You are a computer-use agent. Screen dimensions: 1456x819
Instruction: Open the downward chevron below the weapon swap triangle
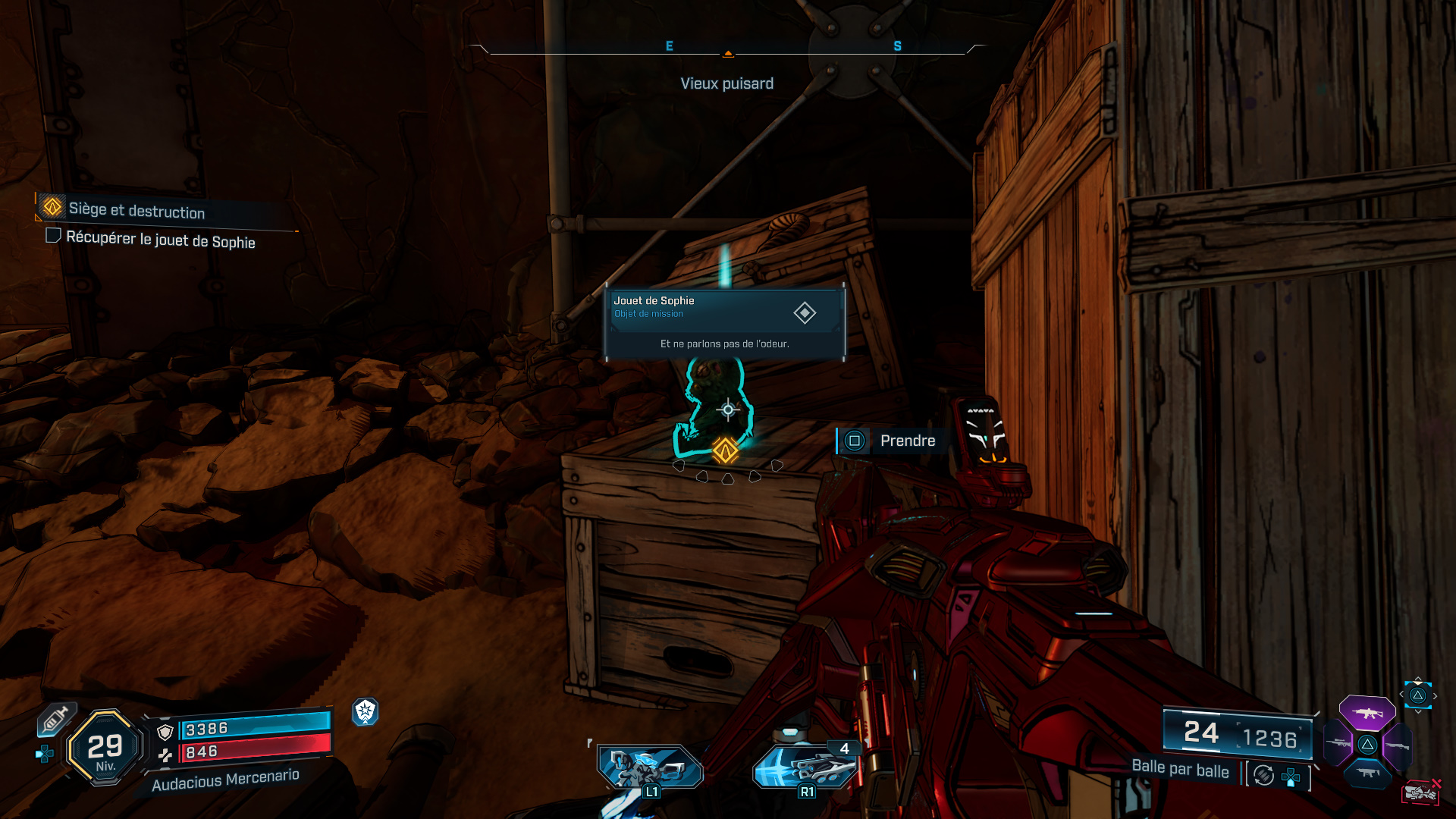pos(1418,711)
